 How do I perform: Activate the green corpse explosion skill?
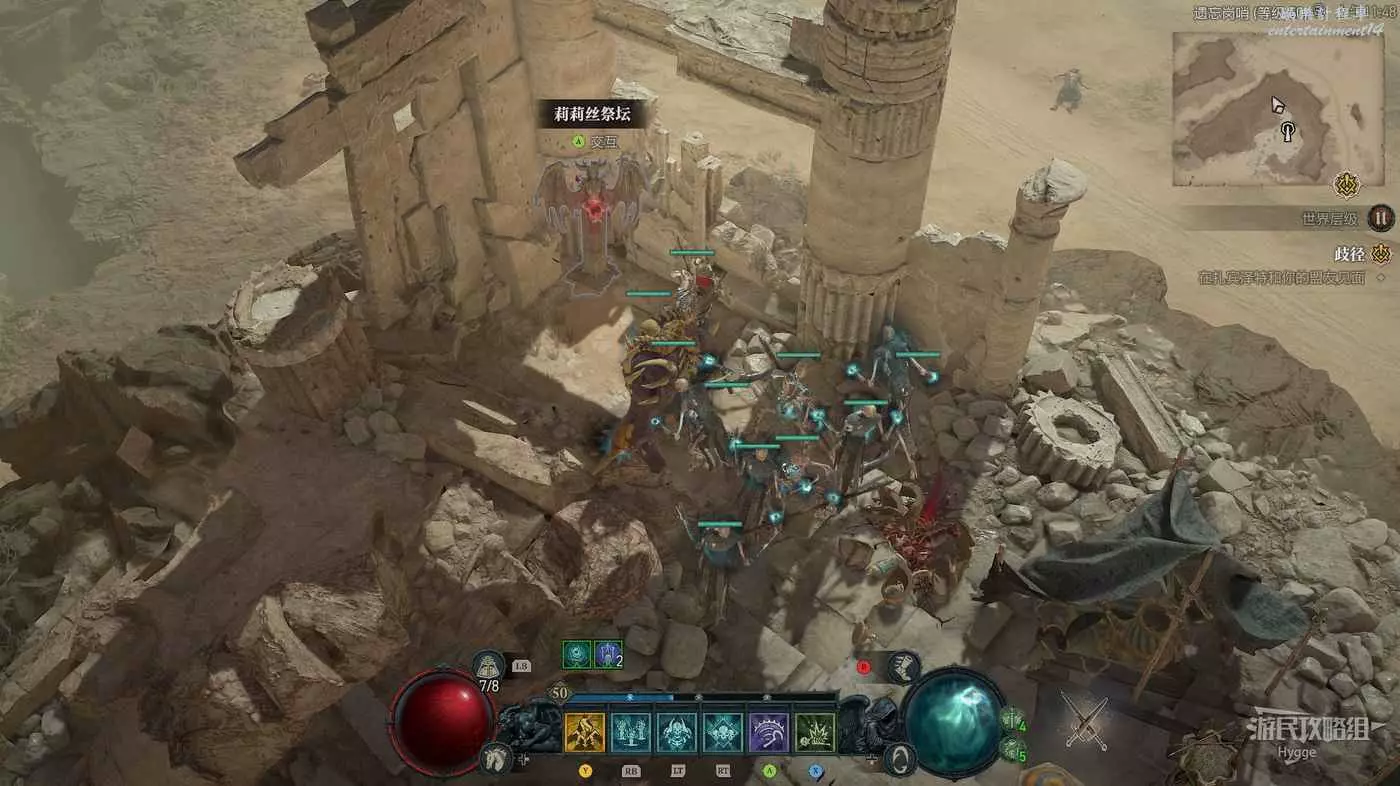coord(815,732)
